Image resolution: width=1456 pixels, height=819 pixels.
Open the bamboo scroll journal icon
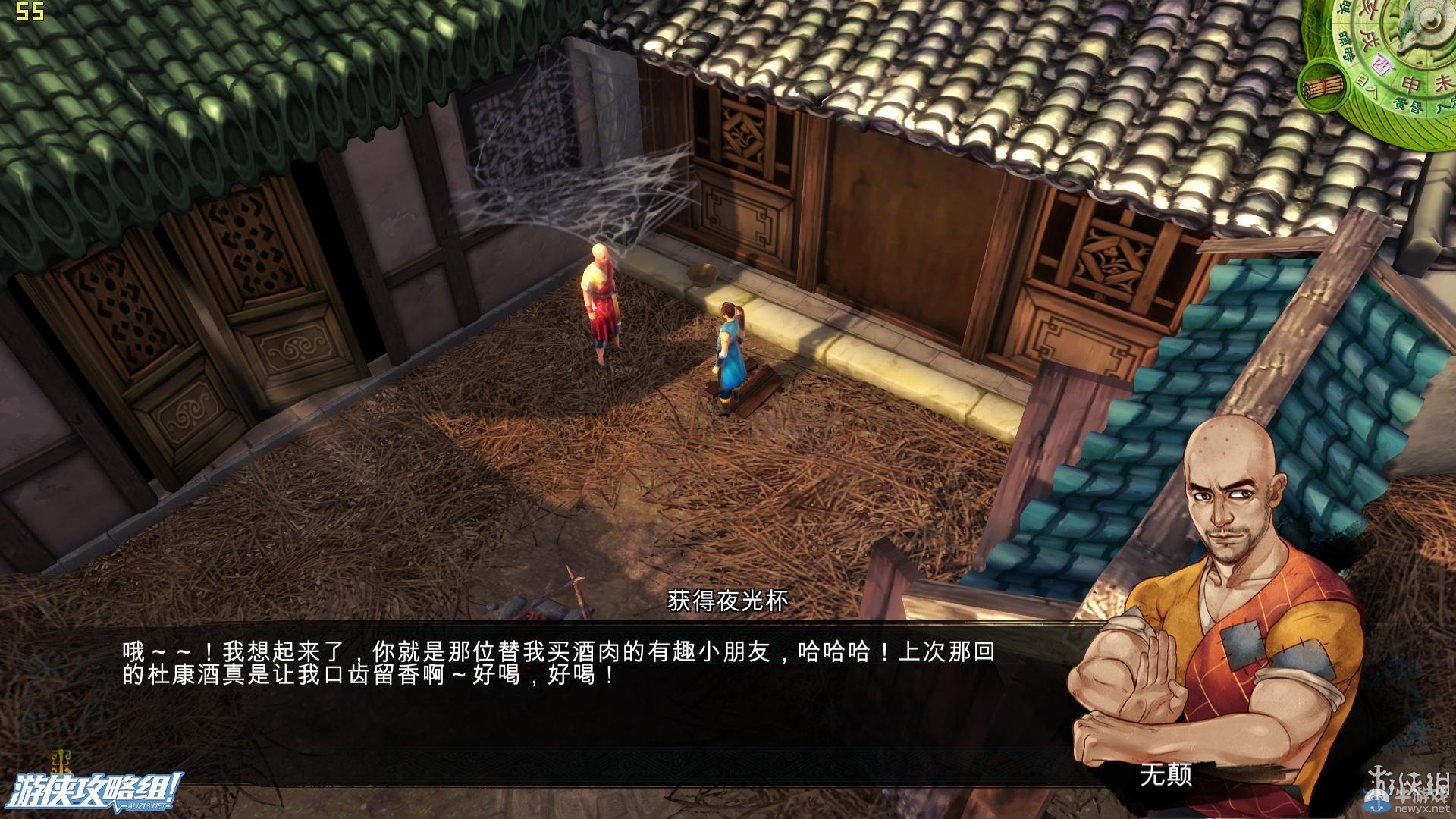click(1322, 87)
